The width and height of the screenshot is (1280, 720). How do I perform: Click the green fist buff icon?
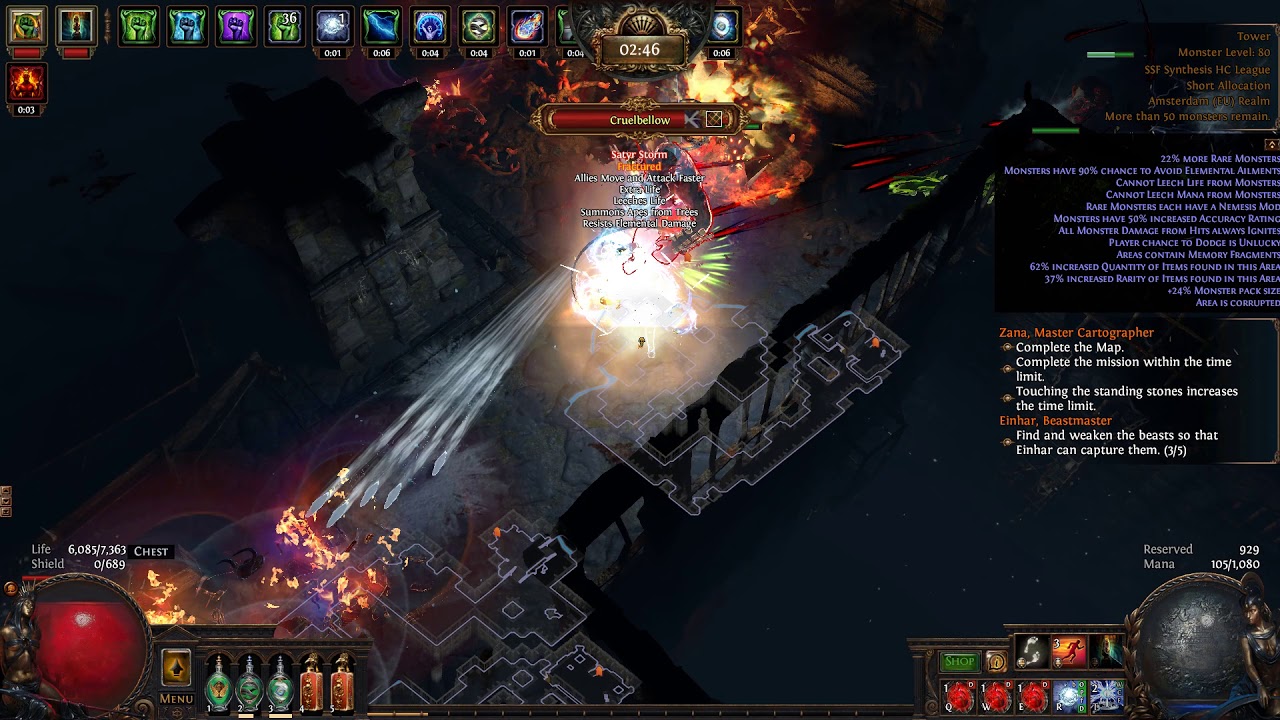139,27
